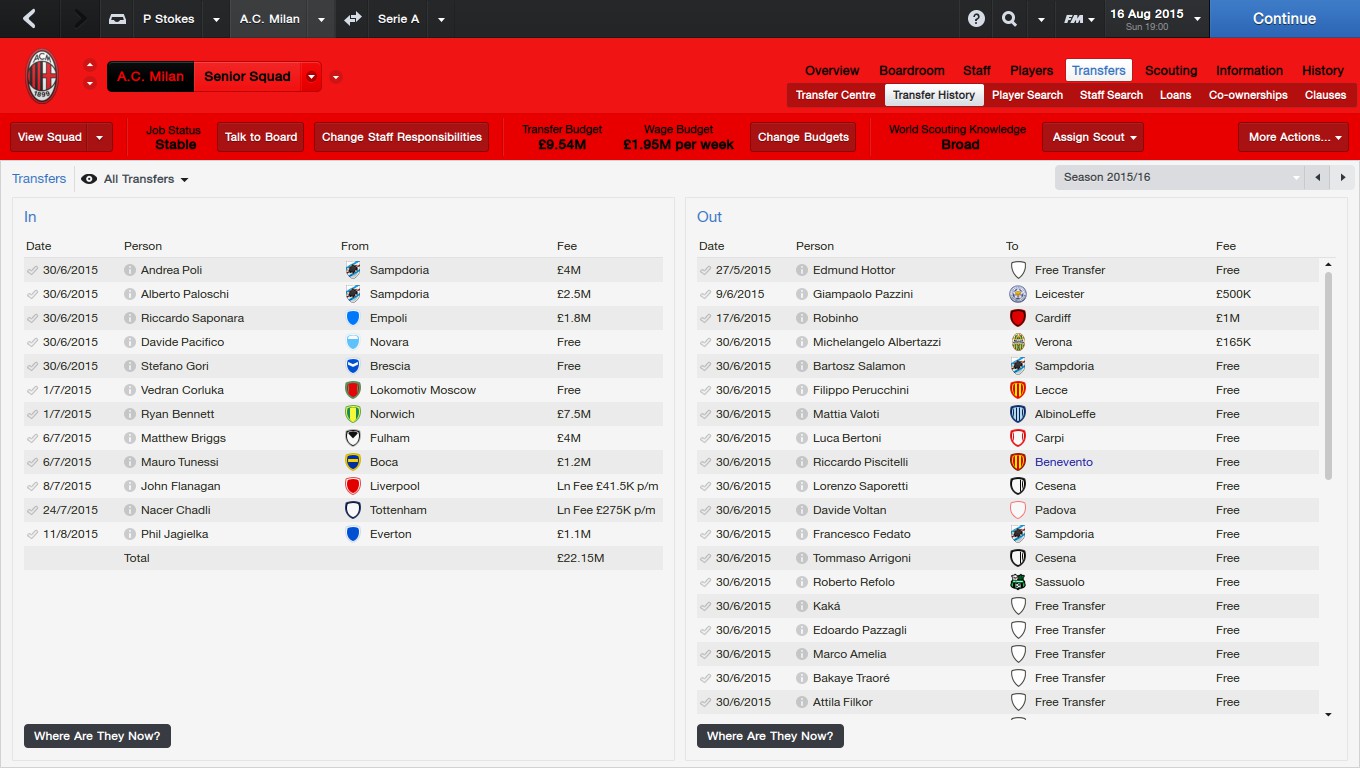
Task: Switch to the Scouting tab
Action: 1170,70
